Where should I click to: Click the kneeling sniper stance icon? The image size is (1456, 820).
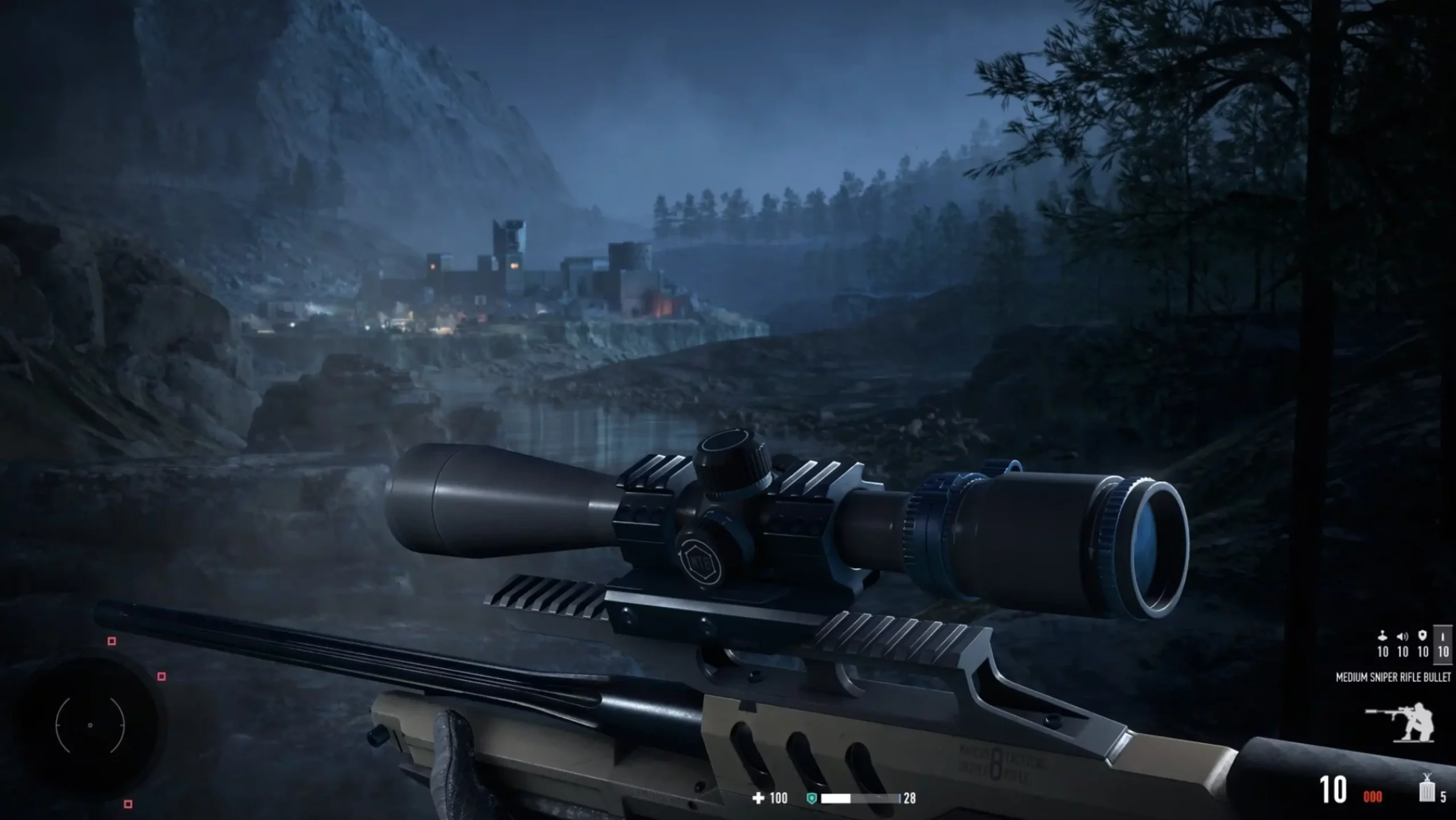tap(1401, 722)
